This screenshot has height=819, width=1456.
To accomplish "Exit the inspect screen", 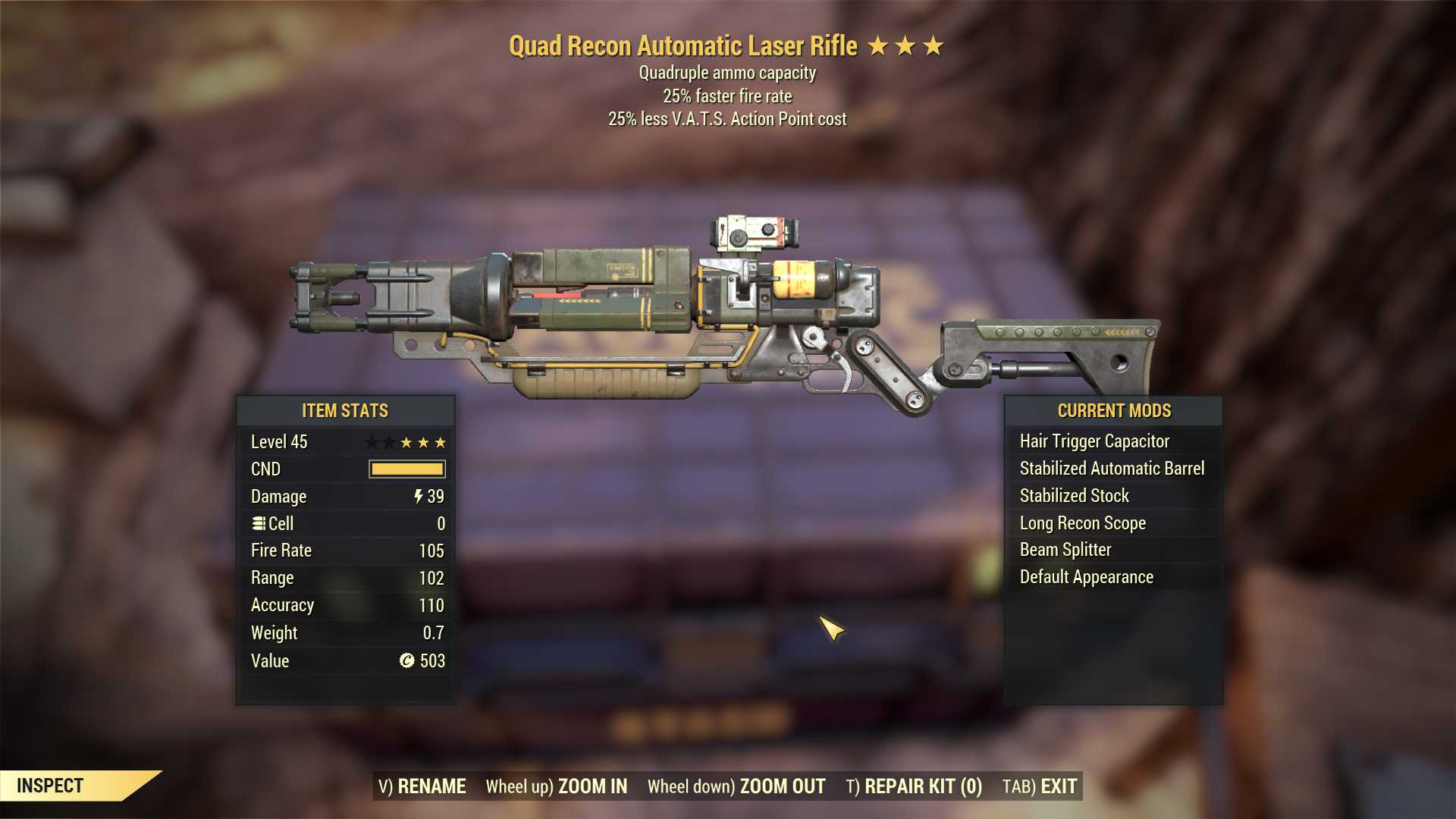I will [1040, 786].
